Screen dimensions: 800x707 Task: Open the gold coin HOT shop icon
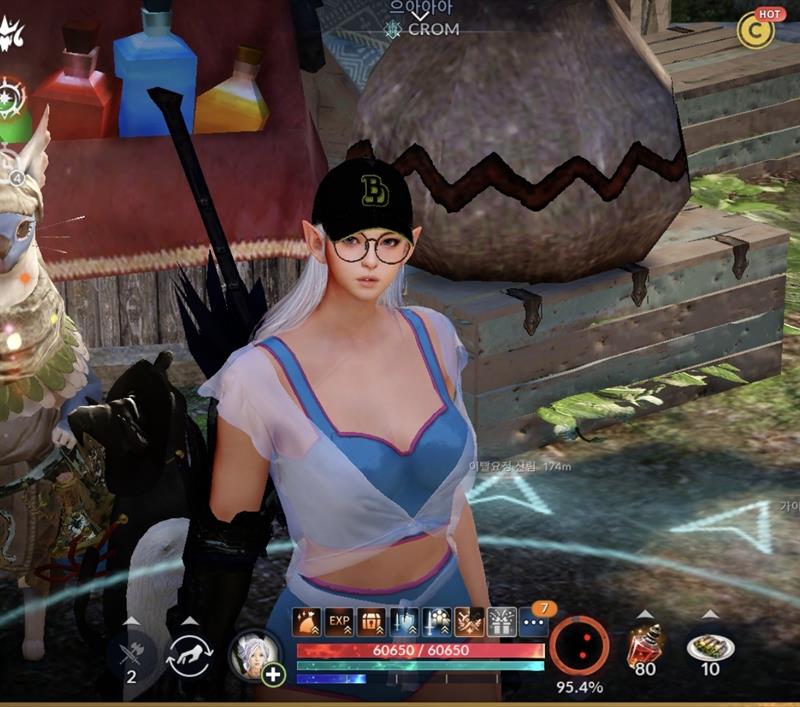(x=756, y=31)
